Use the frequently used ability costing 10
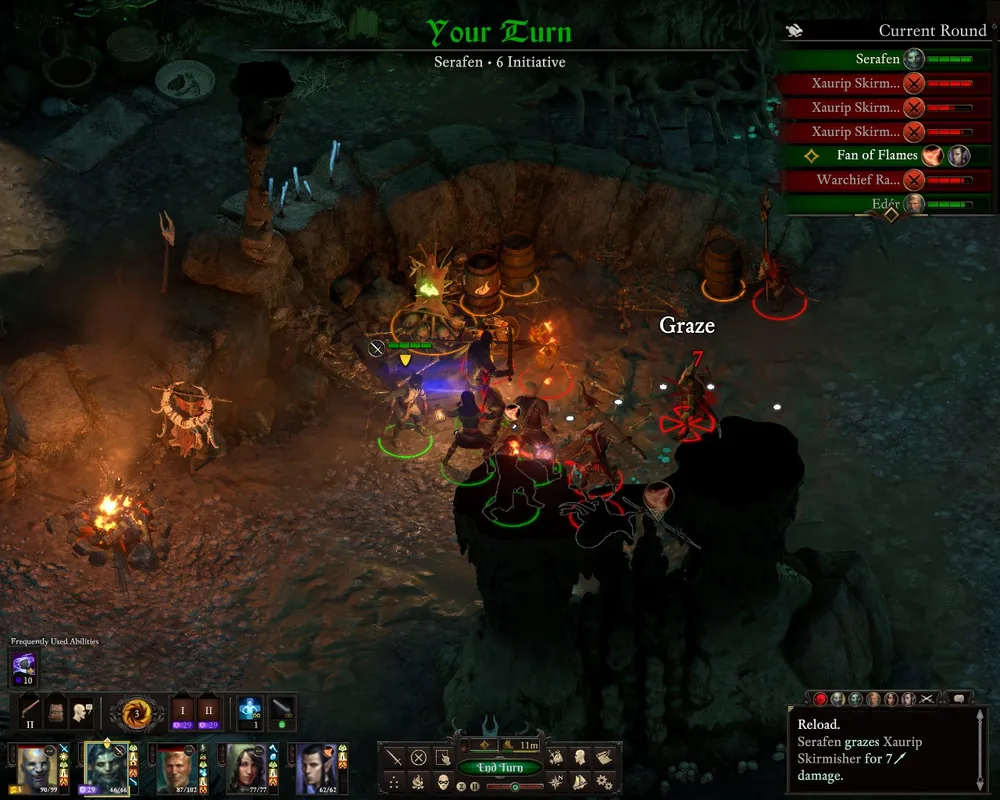The width and height of the screenshot is (1000, 800). [23, 666]
